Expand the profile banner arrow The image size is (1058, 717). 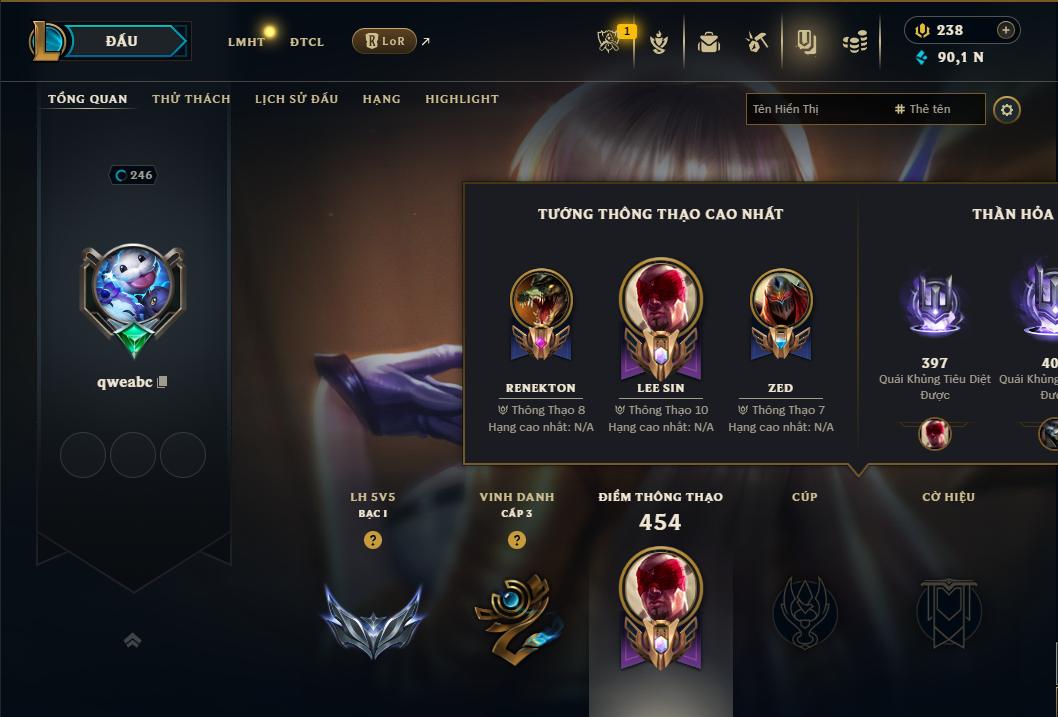click(132, 640)
